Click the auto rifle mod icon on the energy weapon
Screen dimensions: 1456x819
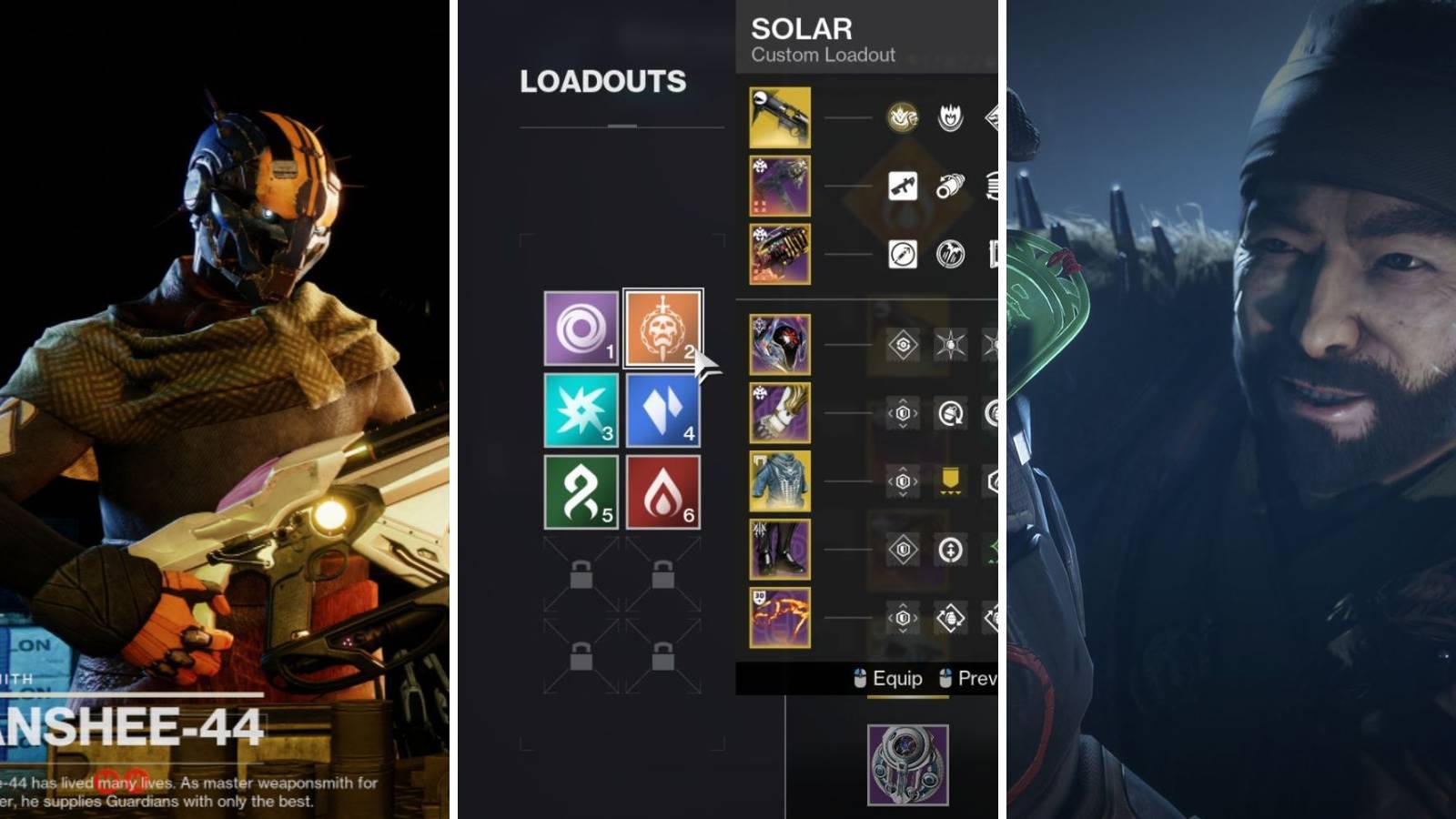[903, 186]
